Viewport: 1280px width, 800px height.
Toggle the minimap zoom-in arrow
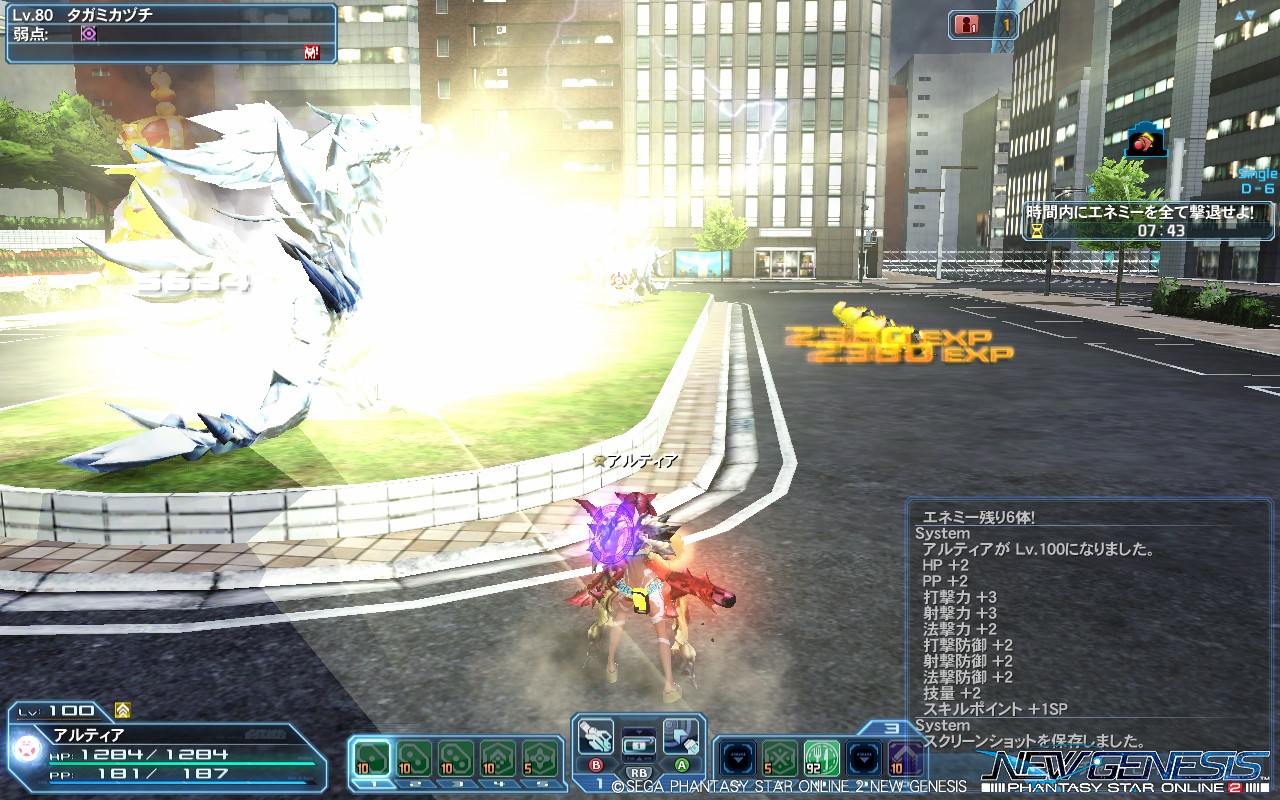click(x=1239, y=14)
